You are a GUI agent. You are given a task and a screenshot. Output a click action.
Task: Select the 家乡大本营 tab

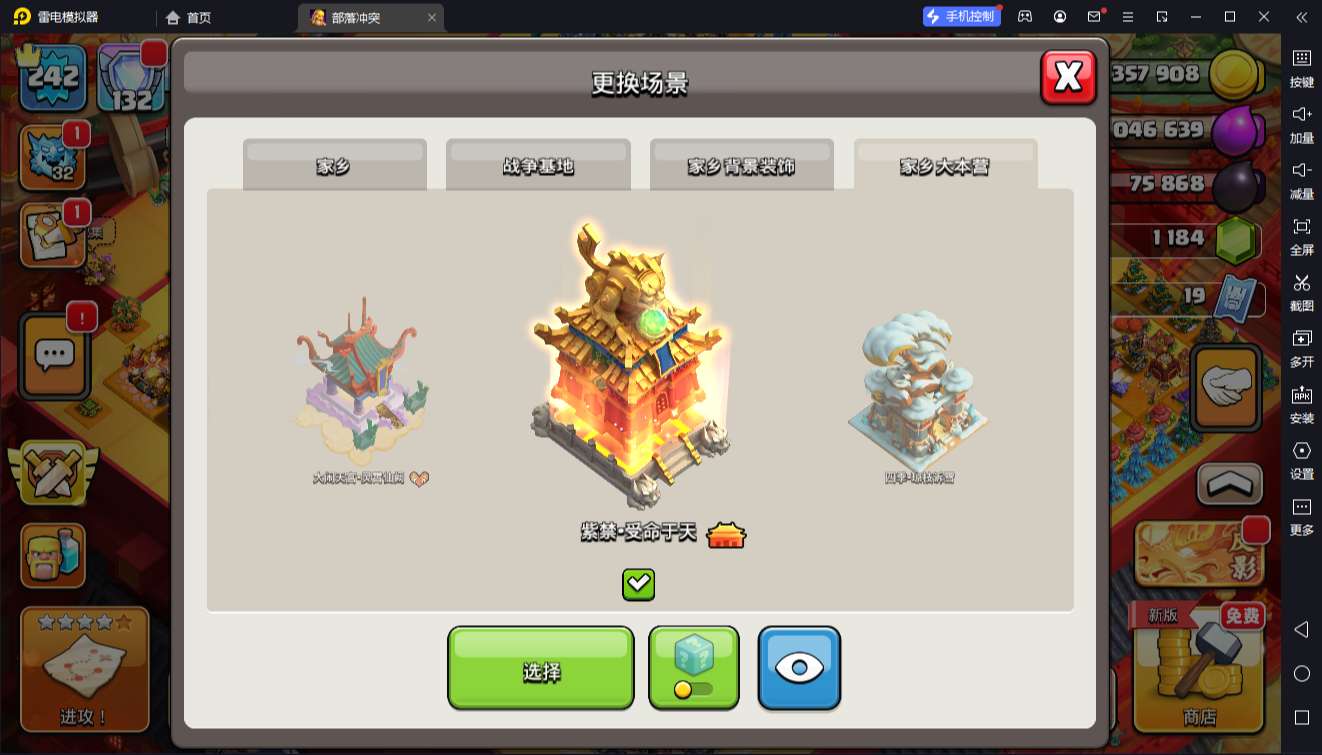click(945, 165)
